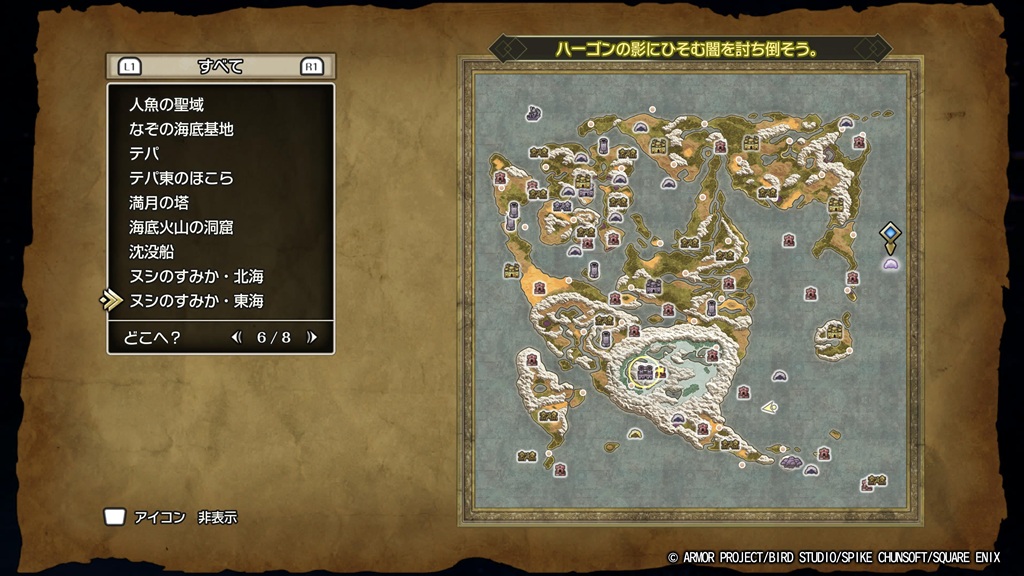The width and height of the screenshot is (1024, 576).
Task: Pick テパ東のほこら from the list
Action: click(x=181, y=178)
